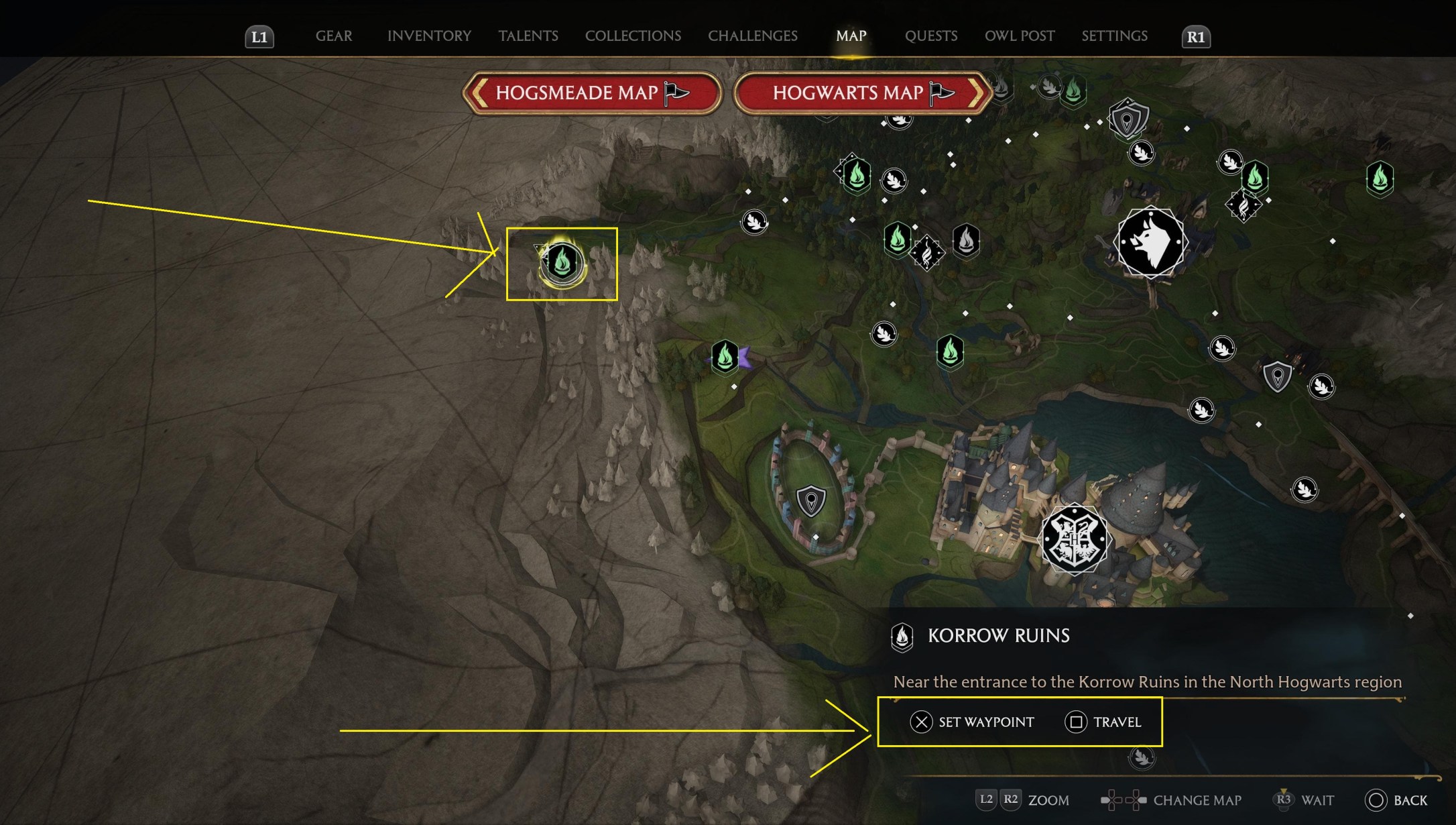1456x825 pixels.
Task: Show the Challenges tab
Action: [x=752, y=36]
